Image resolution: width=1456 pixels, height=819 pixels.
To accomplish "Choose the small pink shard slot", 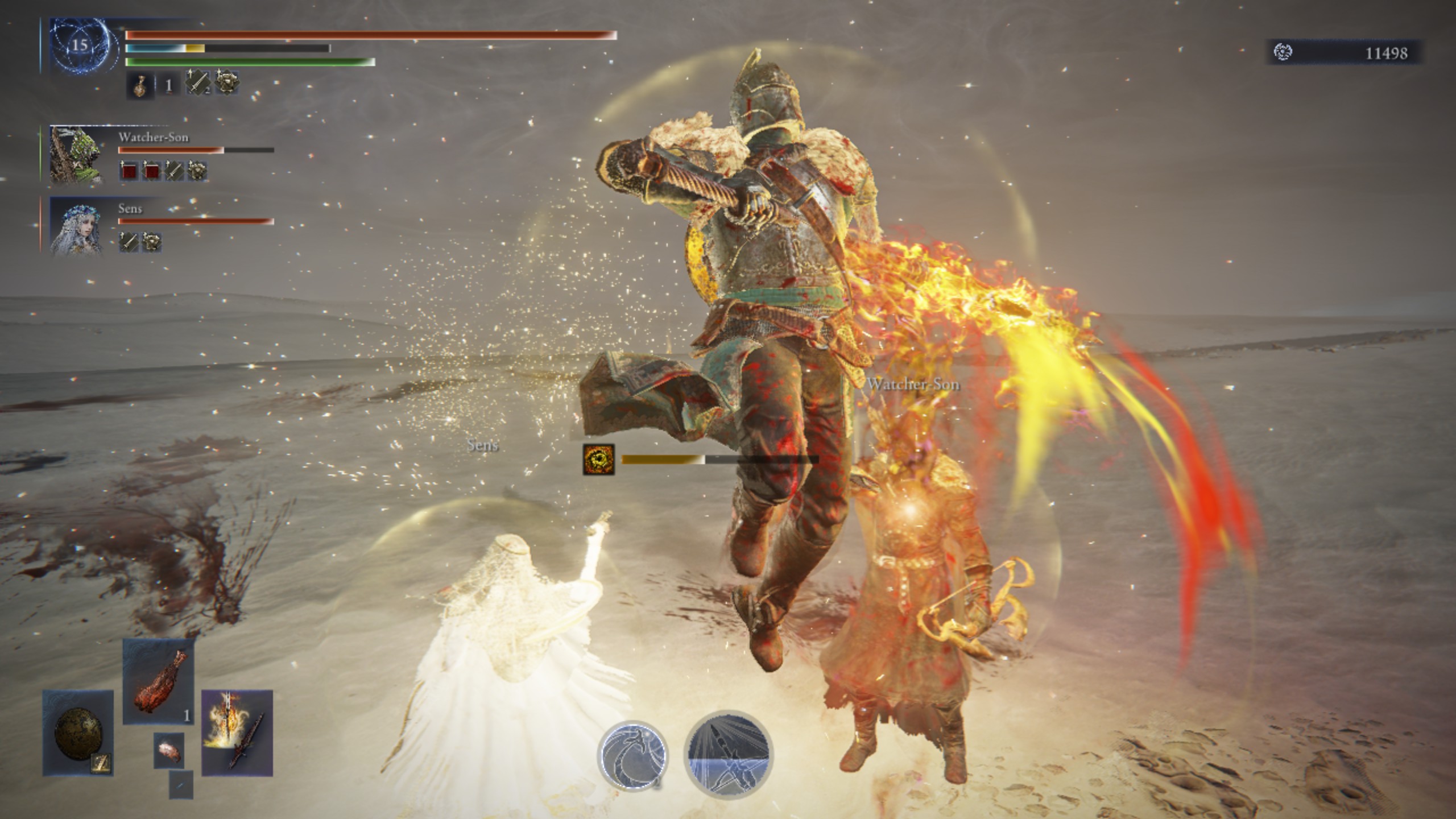I will point(169,750).
